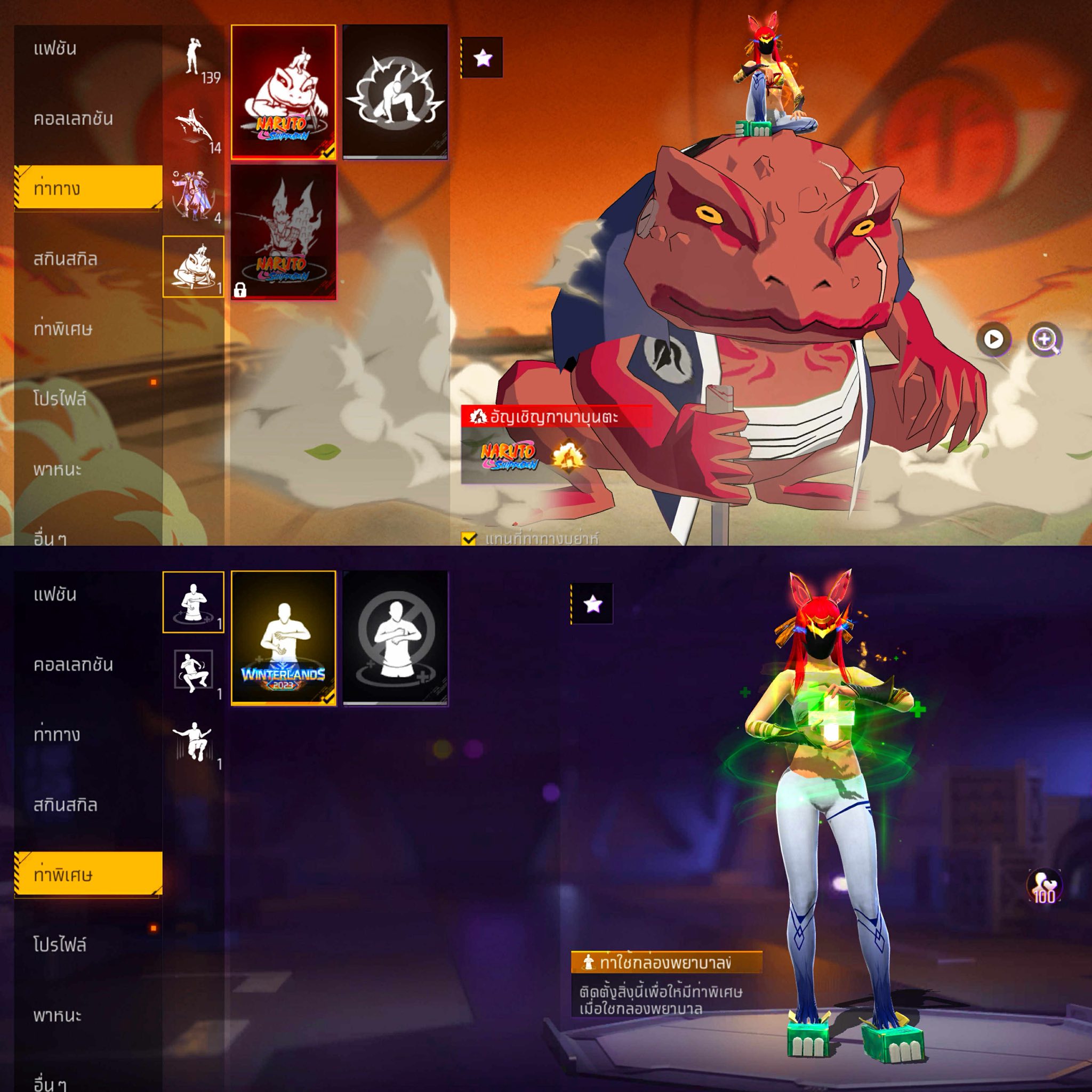The width and height of the screenshot is (1092, 1092).
Task: Select the highlighted yellow ท่าทาง tab
Action: coord(88,188)
